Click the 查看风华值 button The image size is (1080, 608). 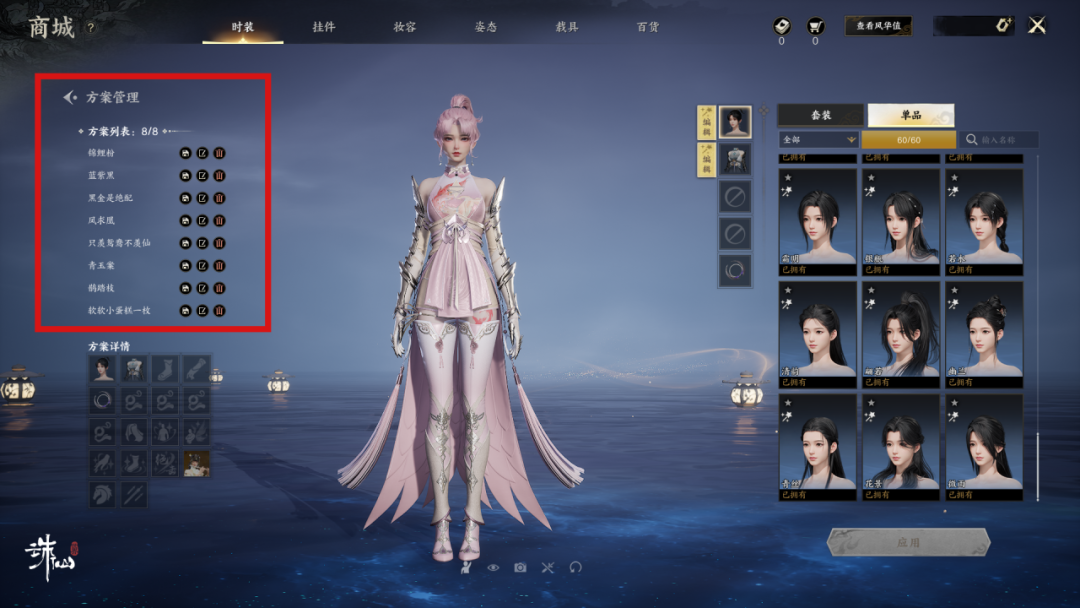(878, 27)
